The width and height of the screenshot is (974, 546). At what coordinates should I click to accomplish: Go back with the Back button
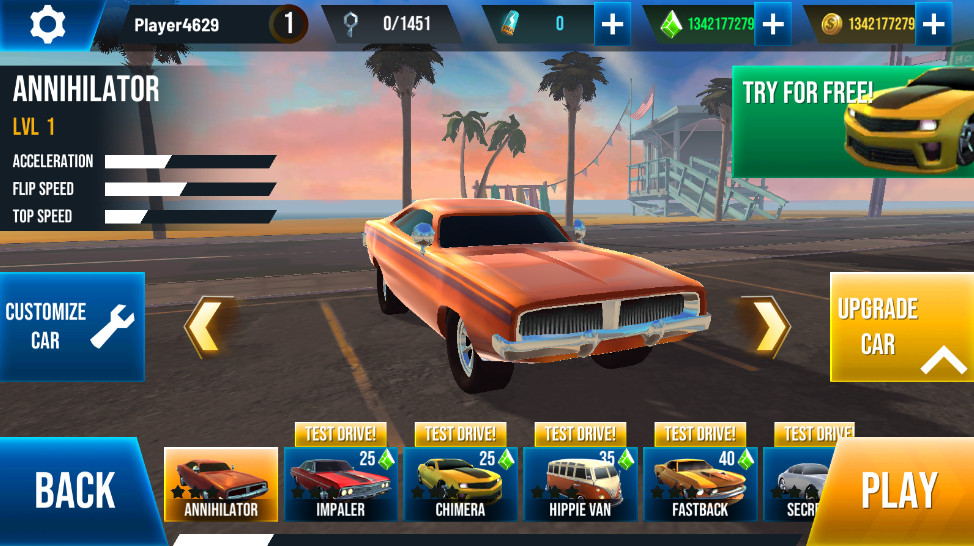pos(75,491)
